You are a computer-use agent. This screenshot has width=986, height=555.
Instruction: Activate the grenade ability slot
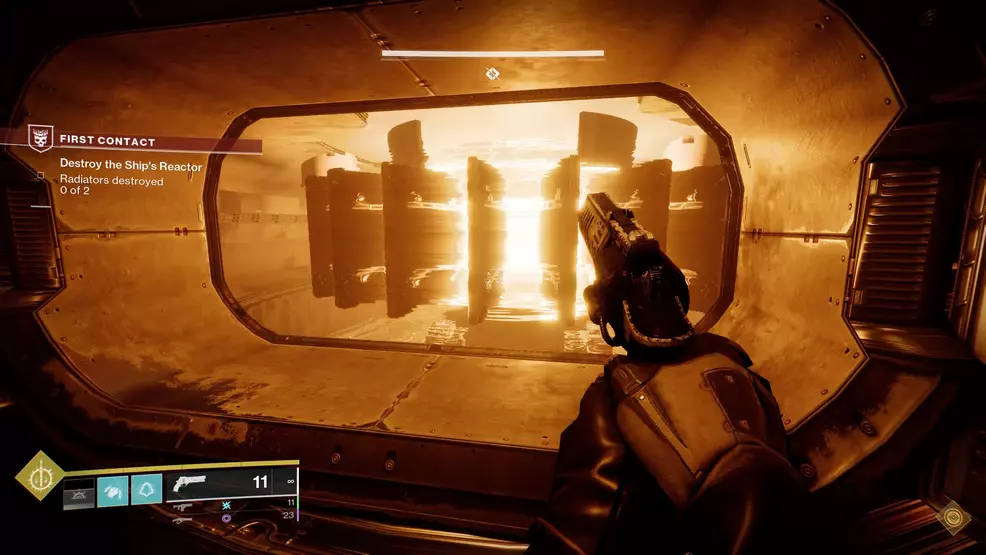pos(79,490)
